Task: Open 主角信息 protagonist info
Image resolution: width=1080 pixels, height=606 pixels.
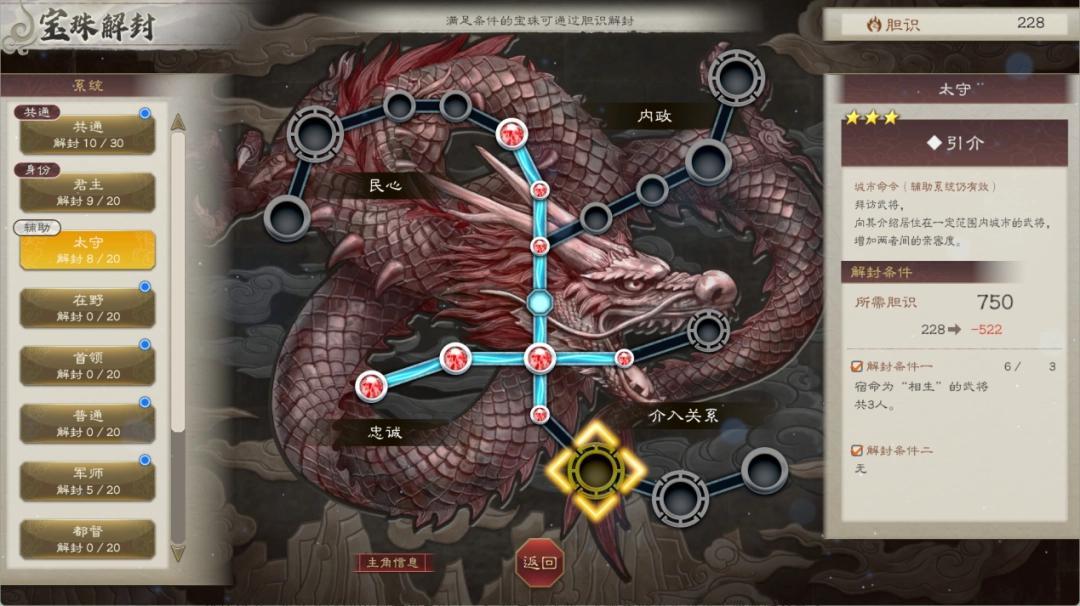Action: (x=393, y=563)
